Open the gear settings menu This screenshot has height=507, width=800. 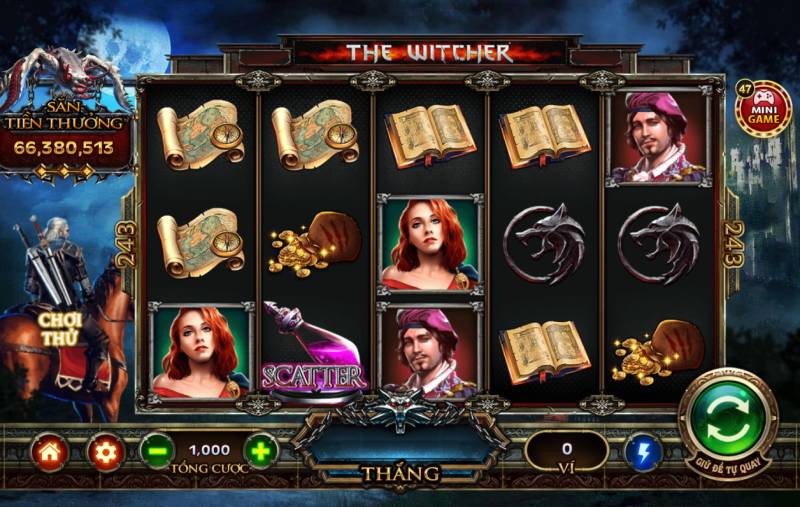click(105, 453)
